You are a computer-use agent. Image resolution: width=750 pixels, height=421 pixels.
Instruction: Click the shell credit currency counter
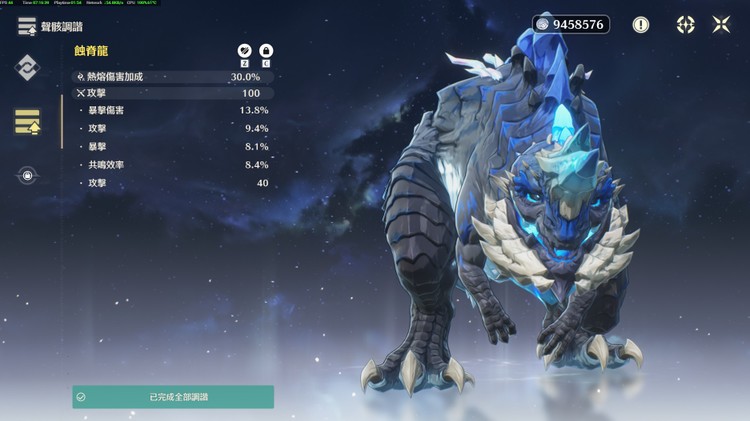pyautogui.click(x=571, y=24)
